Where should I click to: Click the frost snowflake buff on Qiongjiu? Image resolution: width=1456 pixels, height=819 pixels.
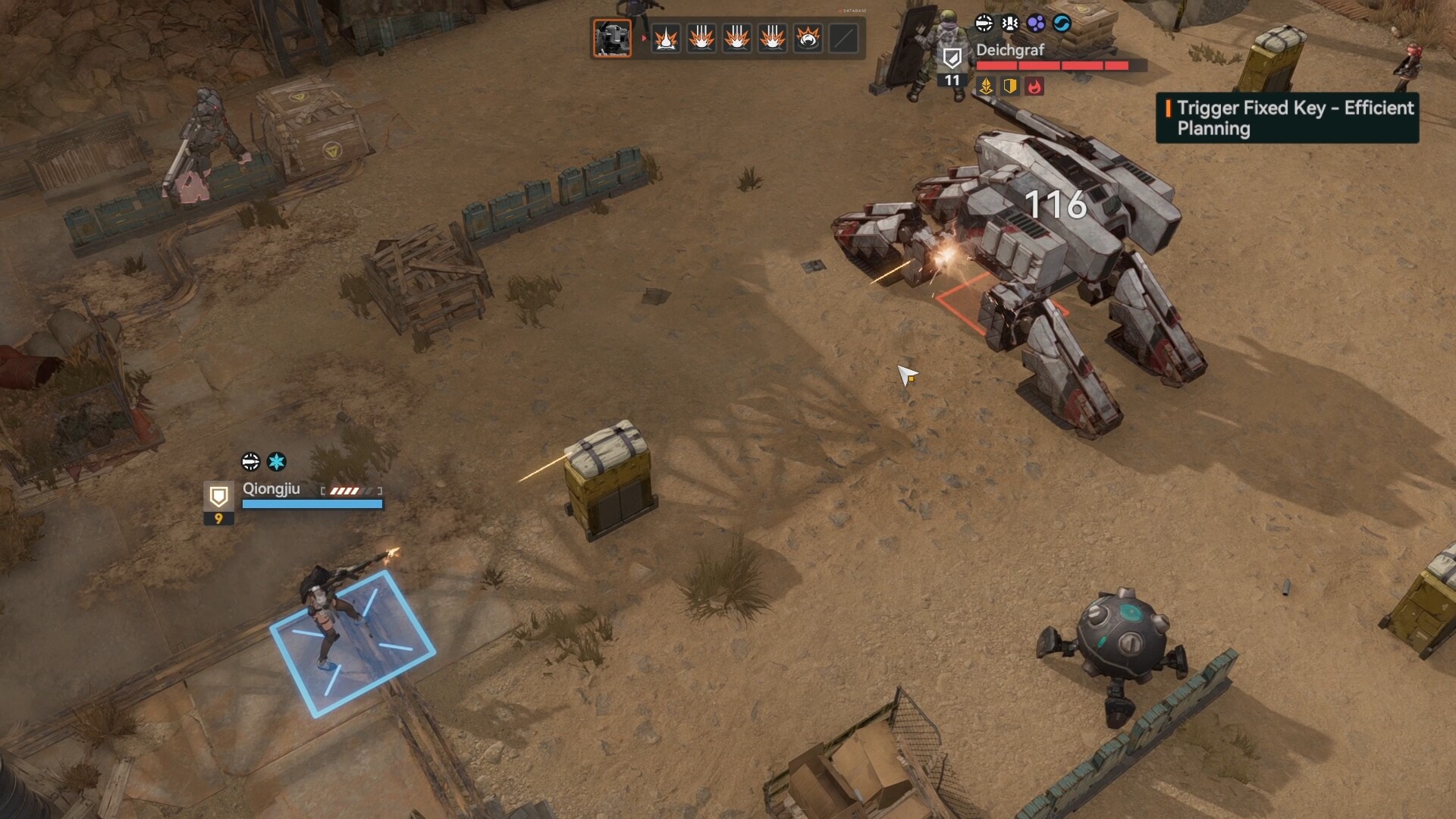tap(277, 460)
